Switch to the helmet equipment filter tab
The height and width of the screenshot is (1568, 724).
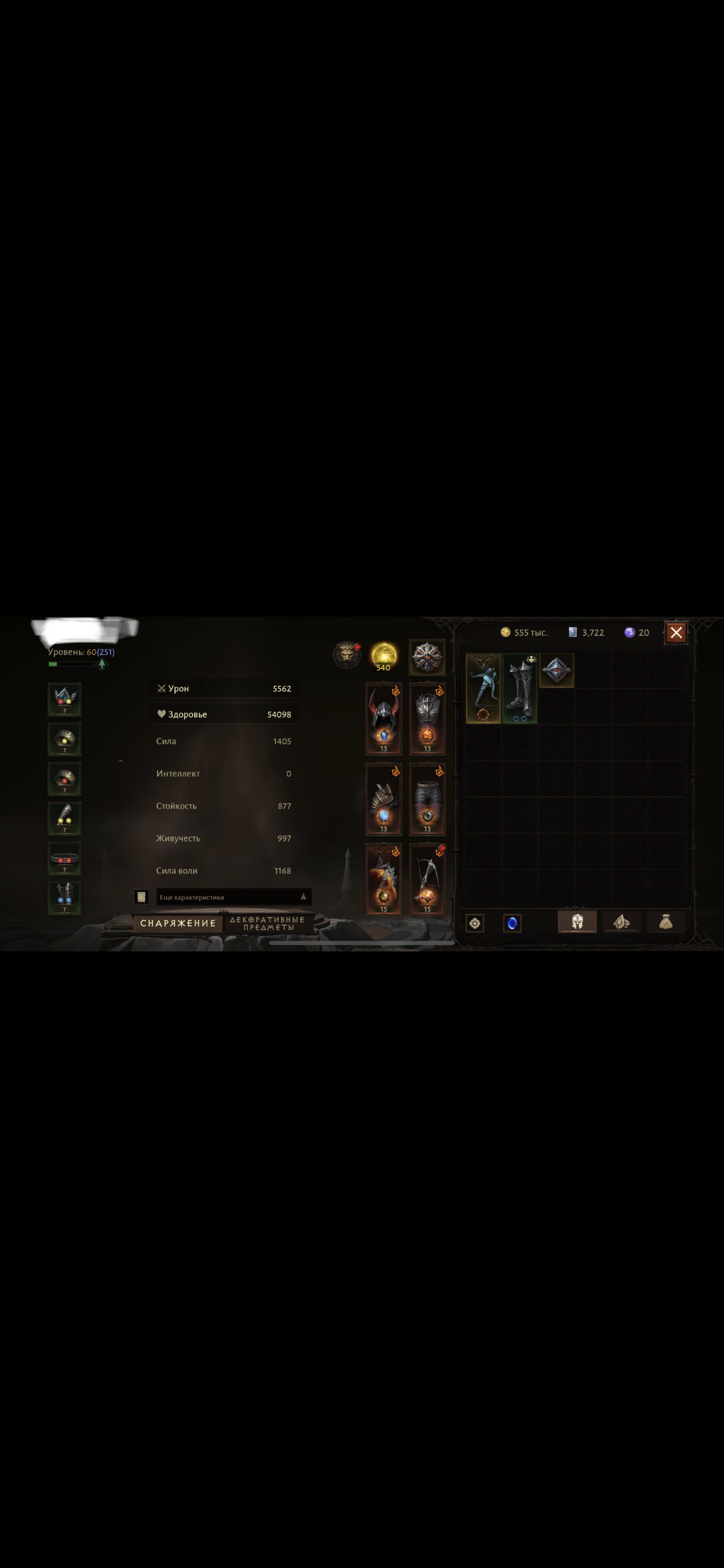click(577, 922)
